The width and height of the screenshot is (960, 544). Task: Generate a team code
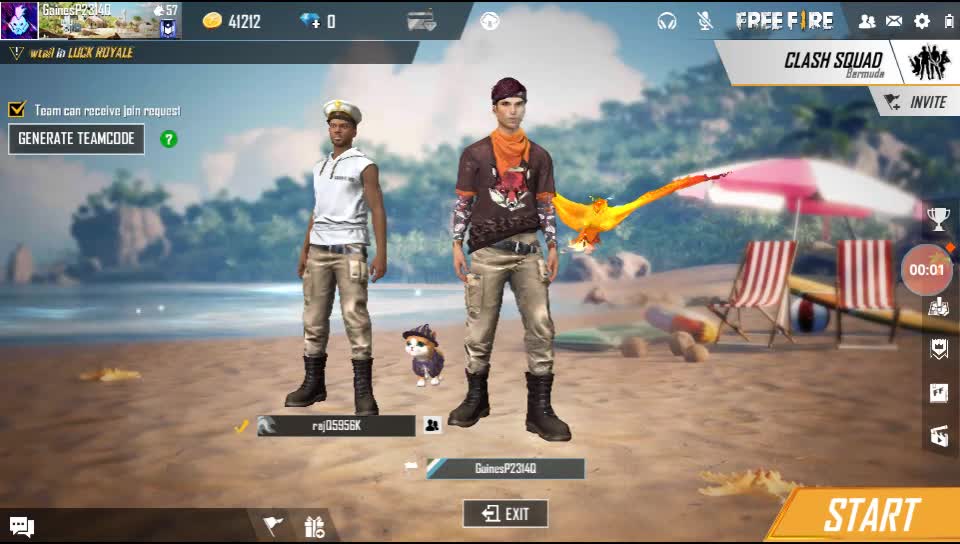tap(76, 139)
